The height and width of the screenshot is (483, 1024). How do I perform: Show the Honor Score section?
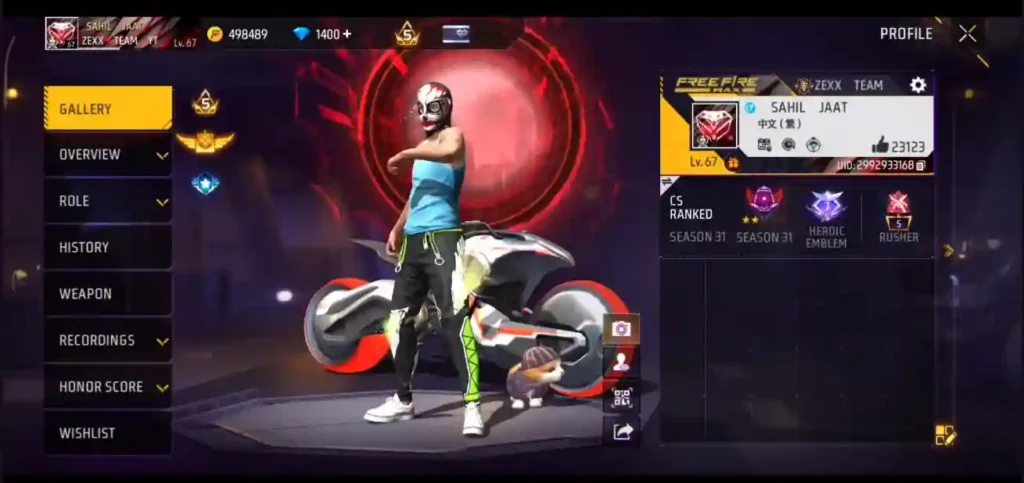[x=107, y=387]
